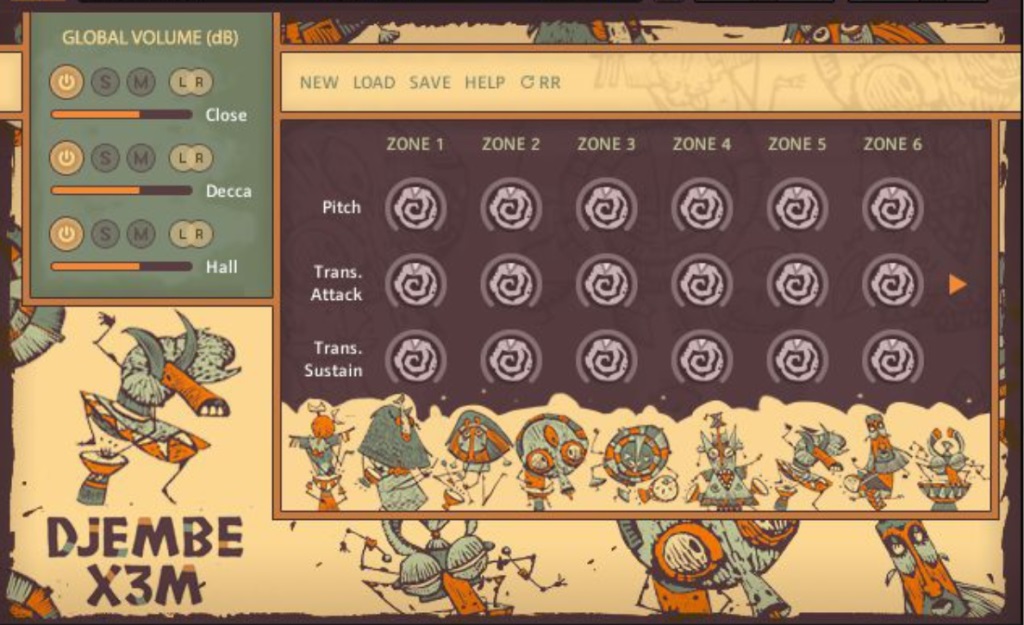
Task: Click the Decca L R stereo button
Action: tap(190, 157)
